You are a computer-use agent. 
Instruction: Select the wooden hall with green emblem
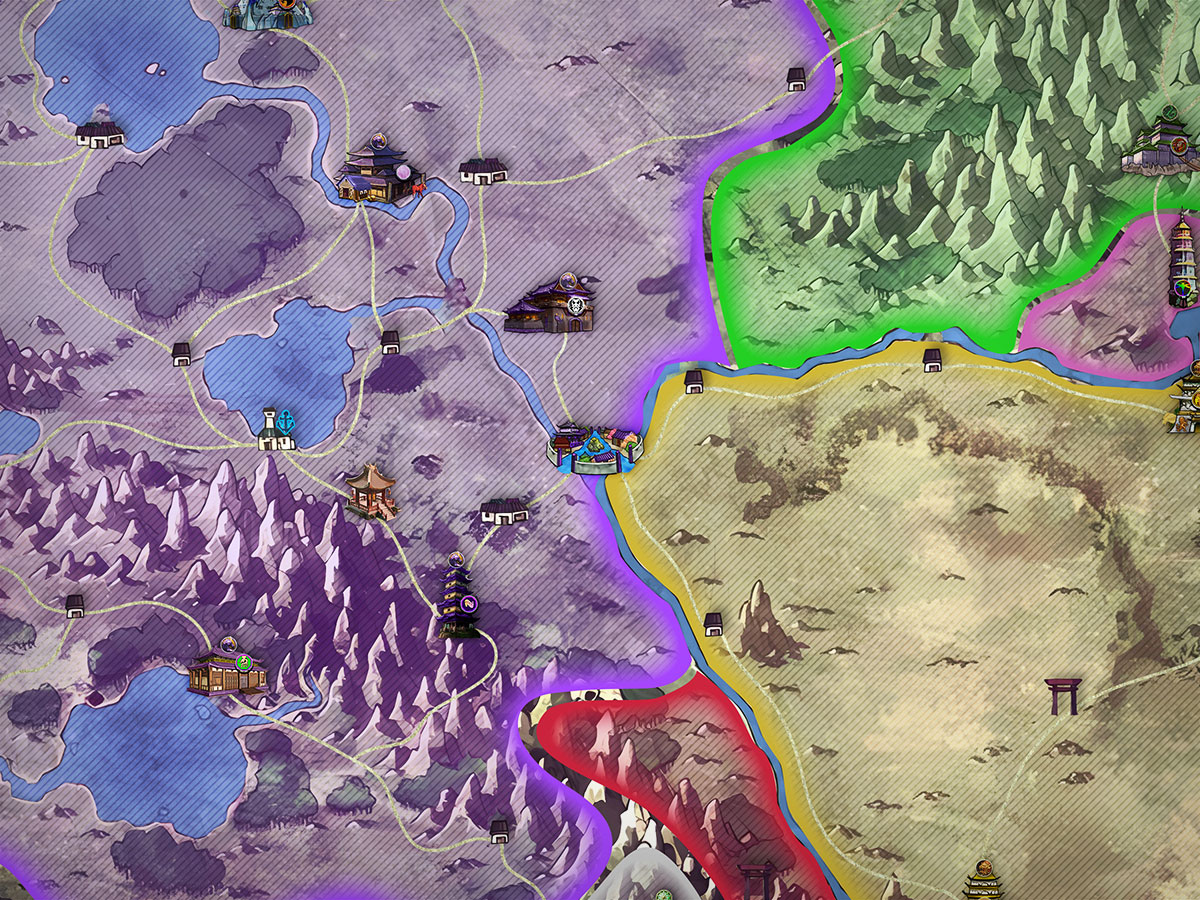228,667
